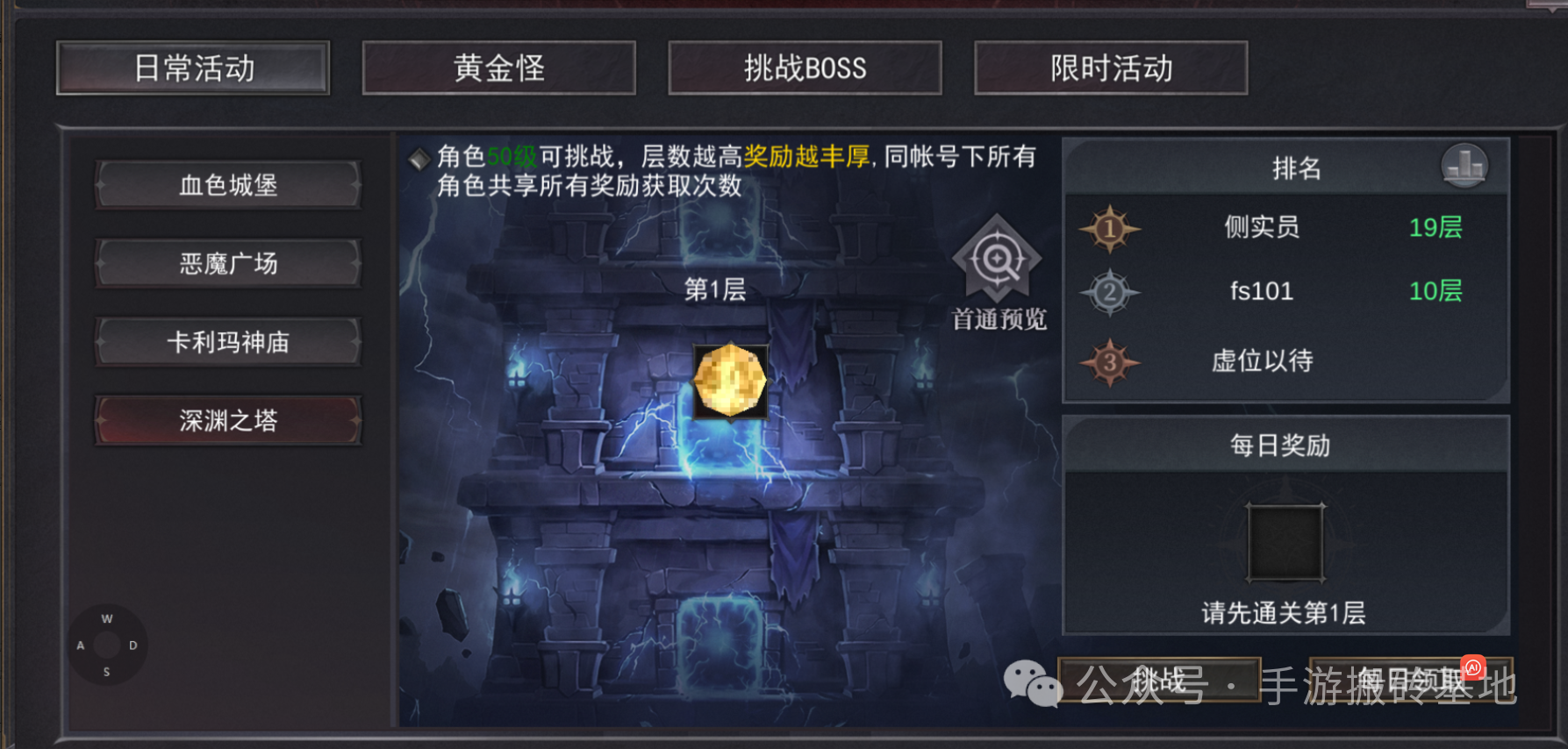The image size is (1568, 749).
Task: Tap the WASD movement joystick control
Action: point(107,645)
